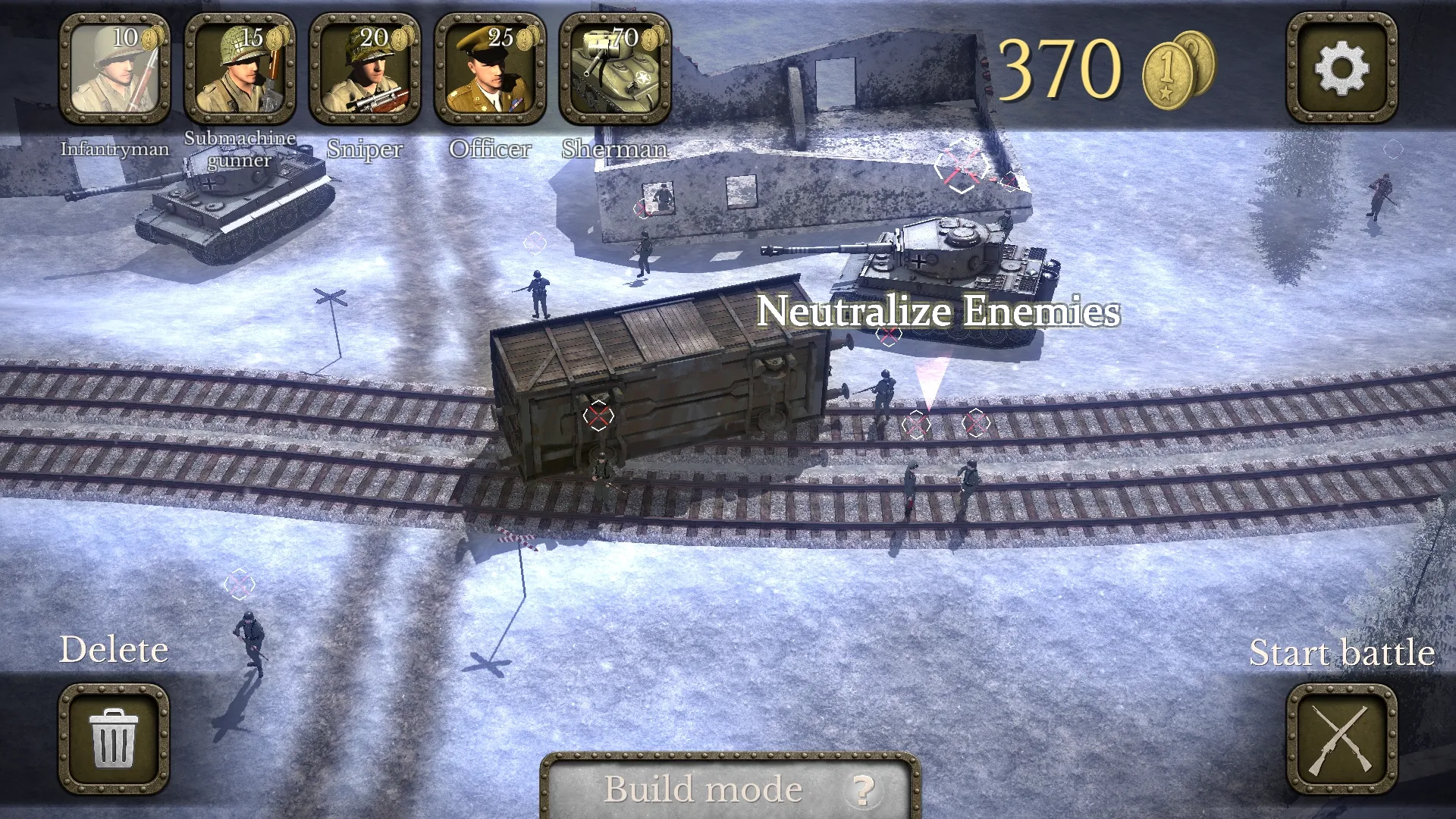Select the Sniper unit costing 20 coins
Image resolution: width=1456 pixels, height=819 pixels.
(x=366, y=68)
